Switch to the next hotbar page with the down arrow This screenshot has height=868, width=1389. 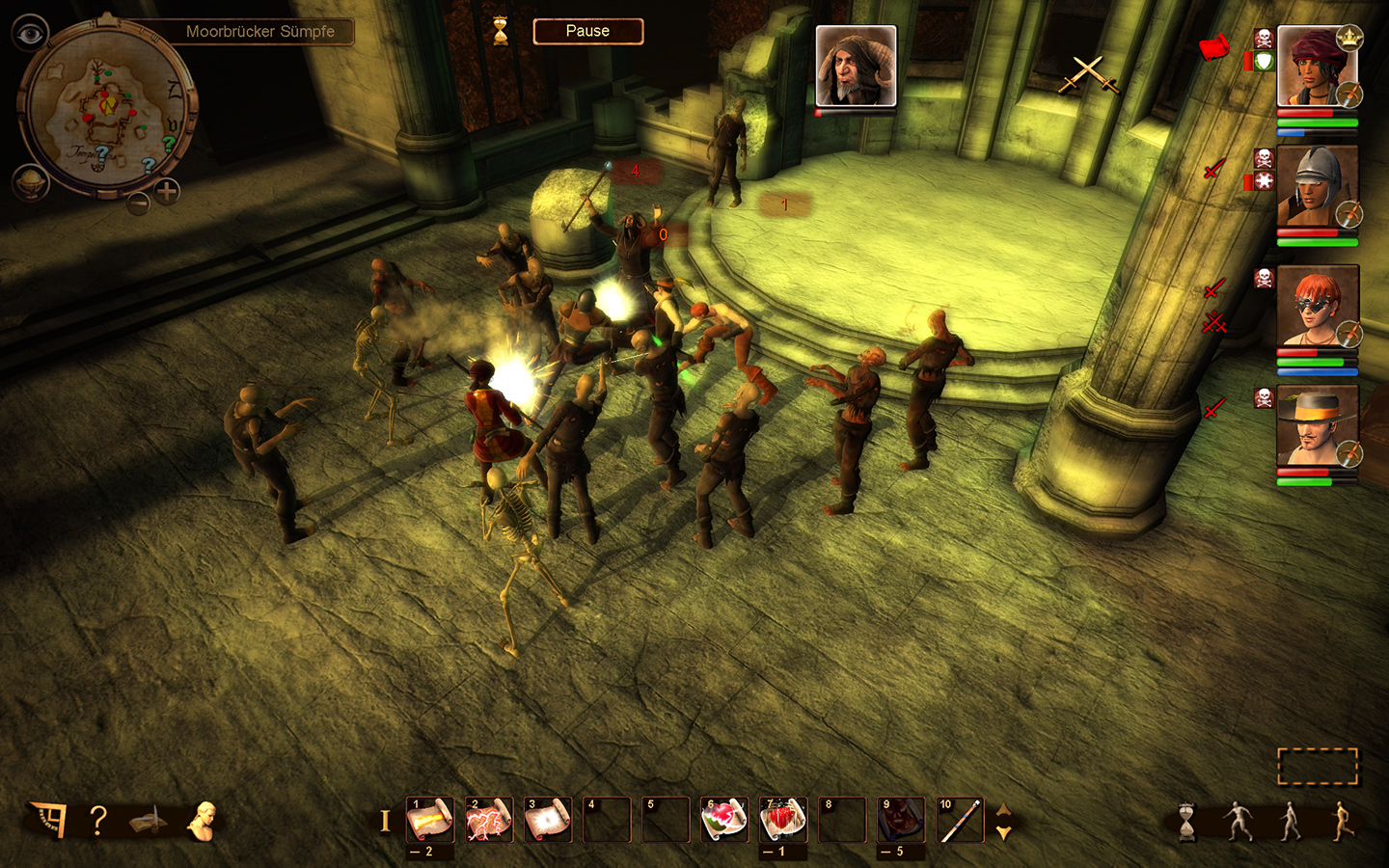(1003, 832)
